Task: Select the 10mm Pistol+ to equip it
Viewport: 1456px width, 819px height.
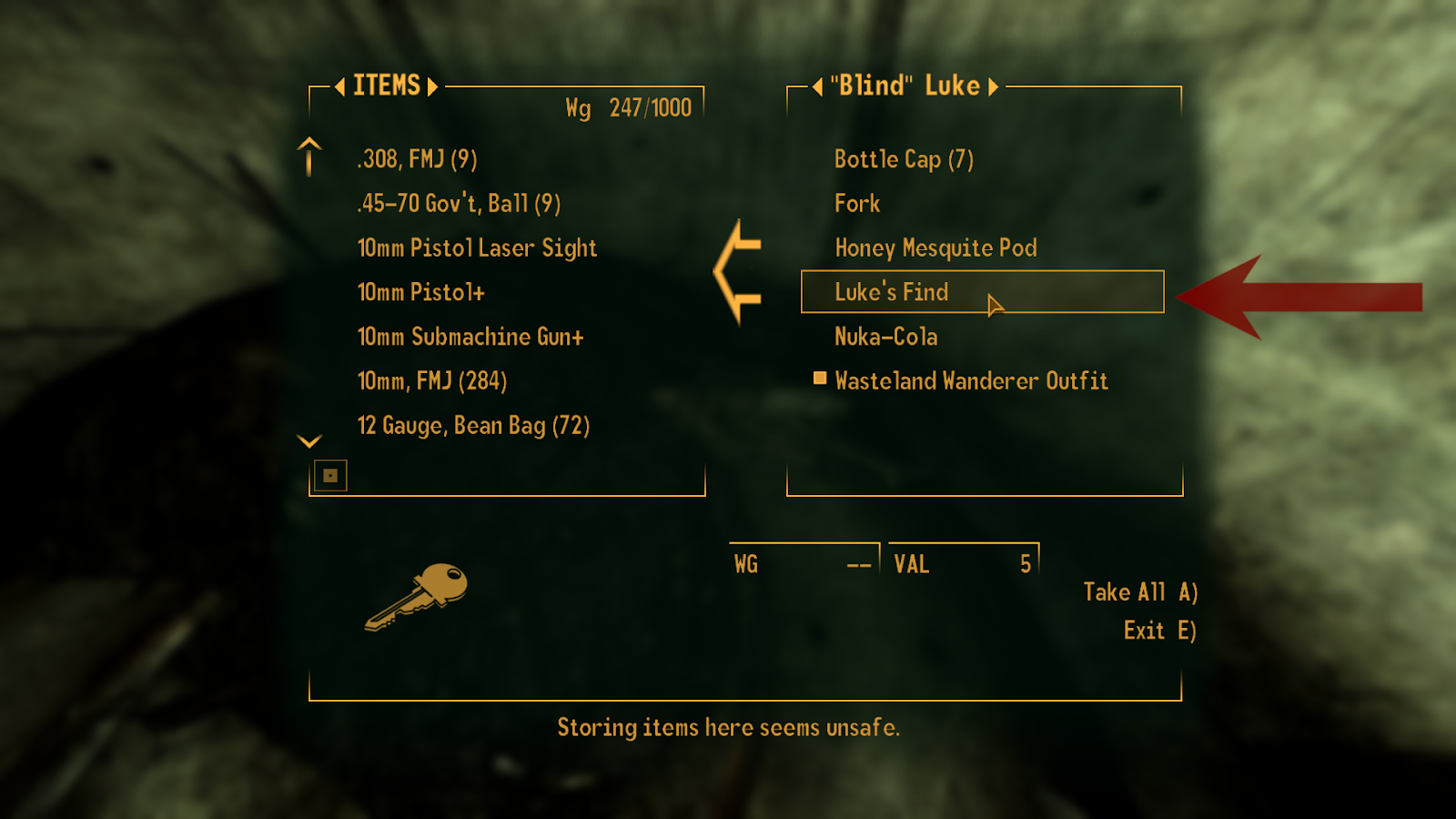Action: coord(421,292)
